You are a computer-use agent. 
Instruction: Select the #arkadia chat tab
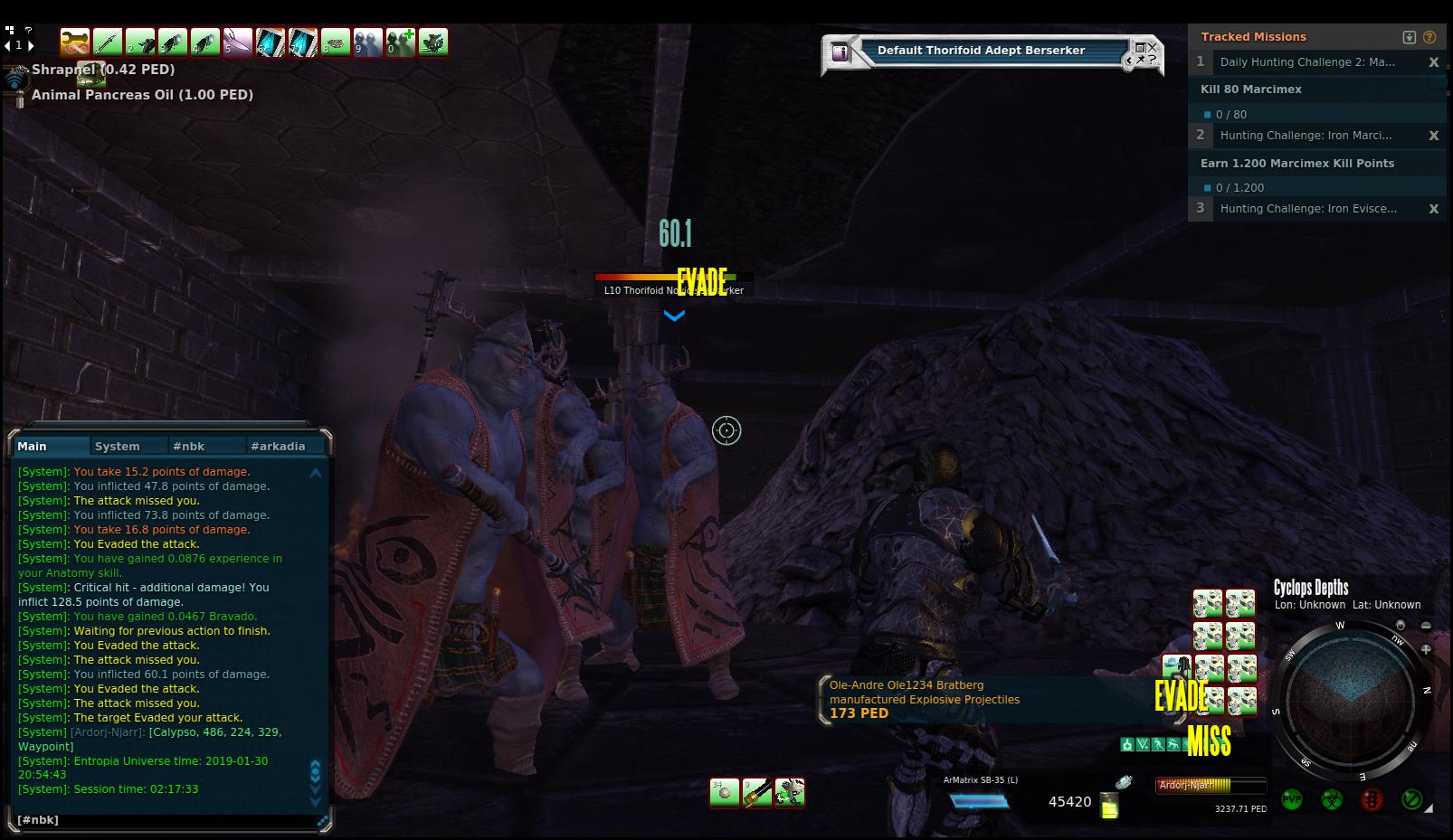pyautogui.click(x=278, y=446)
